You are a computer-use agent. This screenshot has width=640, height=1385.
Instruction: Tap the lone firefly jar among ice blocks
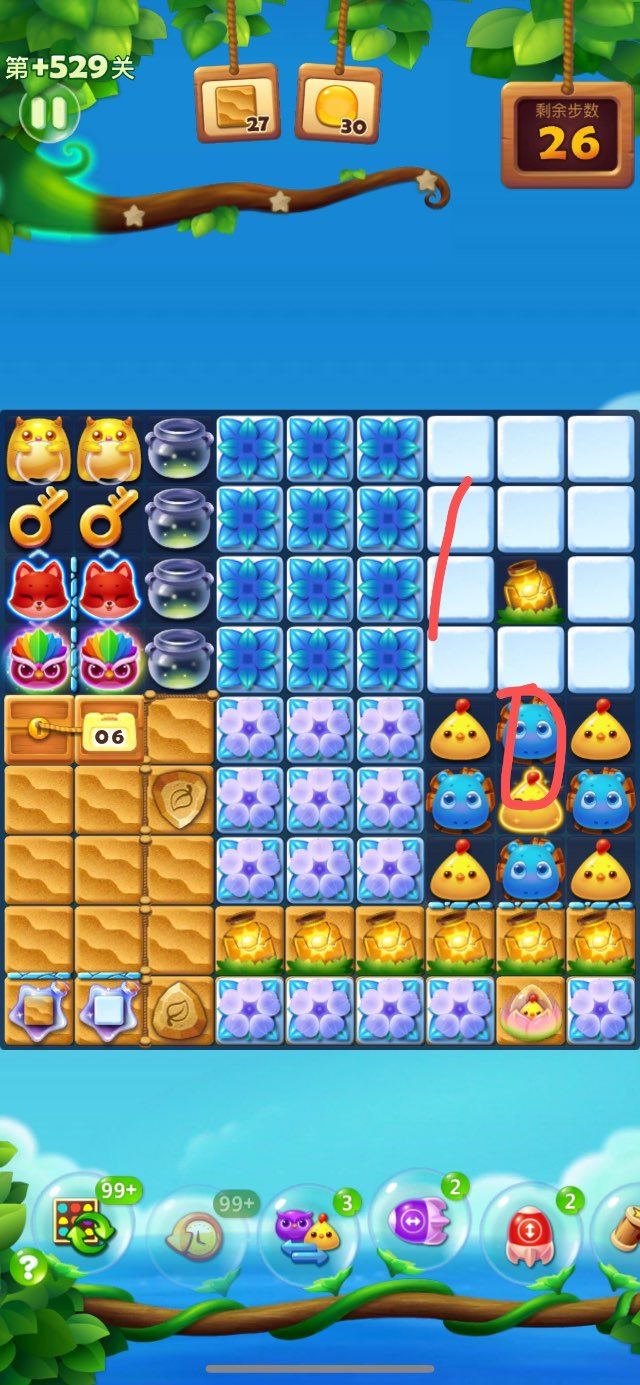coord(530,590)
